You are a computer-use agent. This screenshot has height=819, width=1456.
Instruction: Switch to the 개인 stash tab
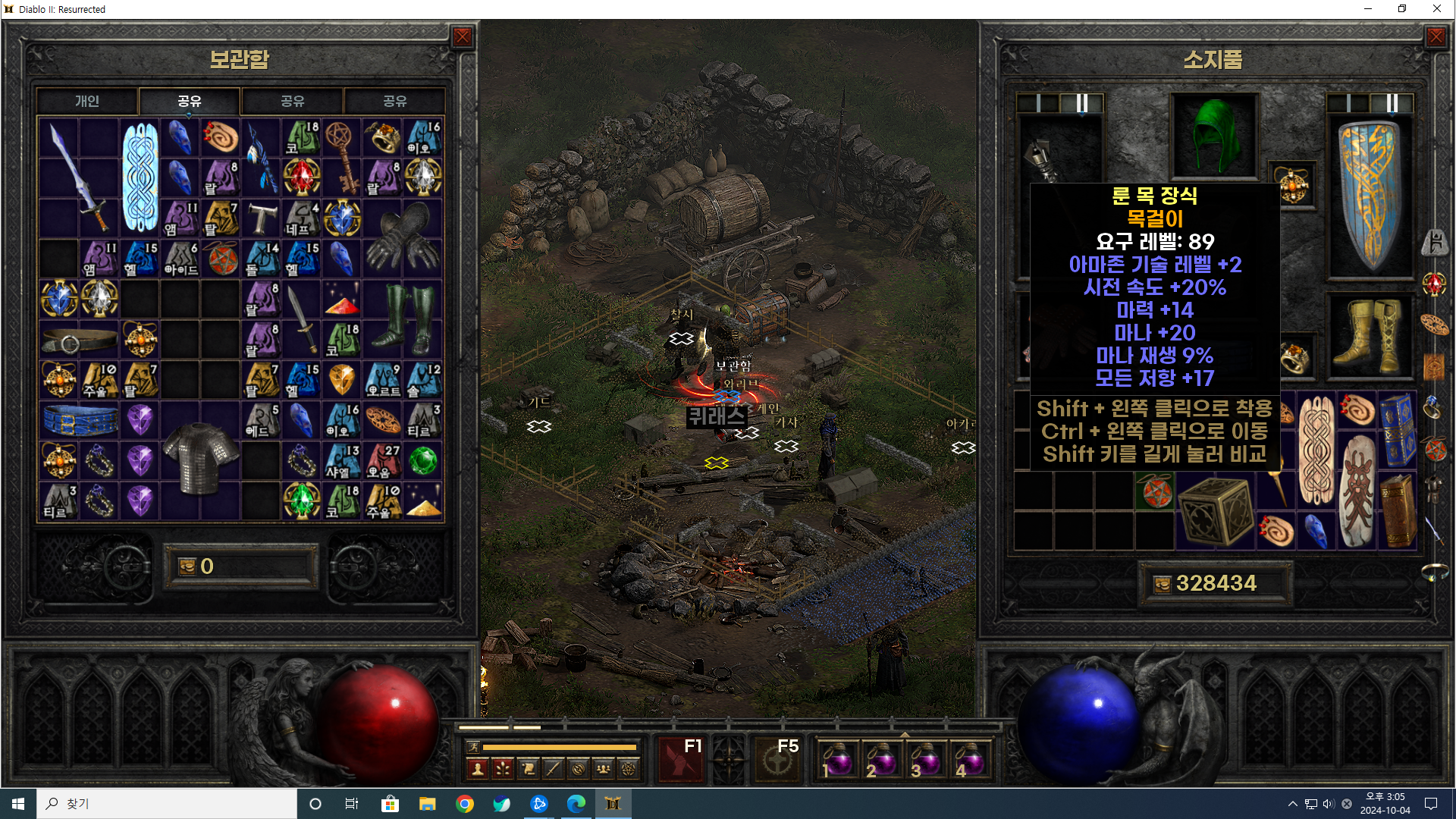[x=87, y=101]
